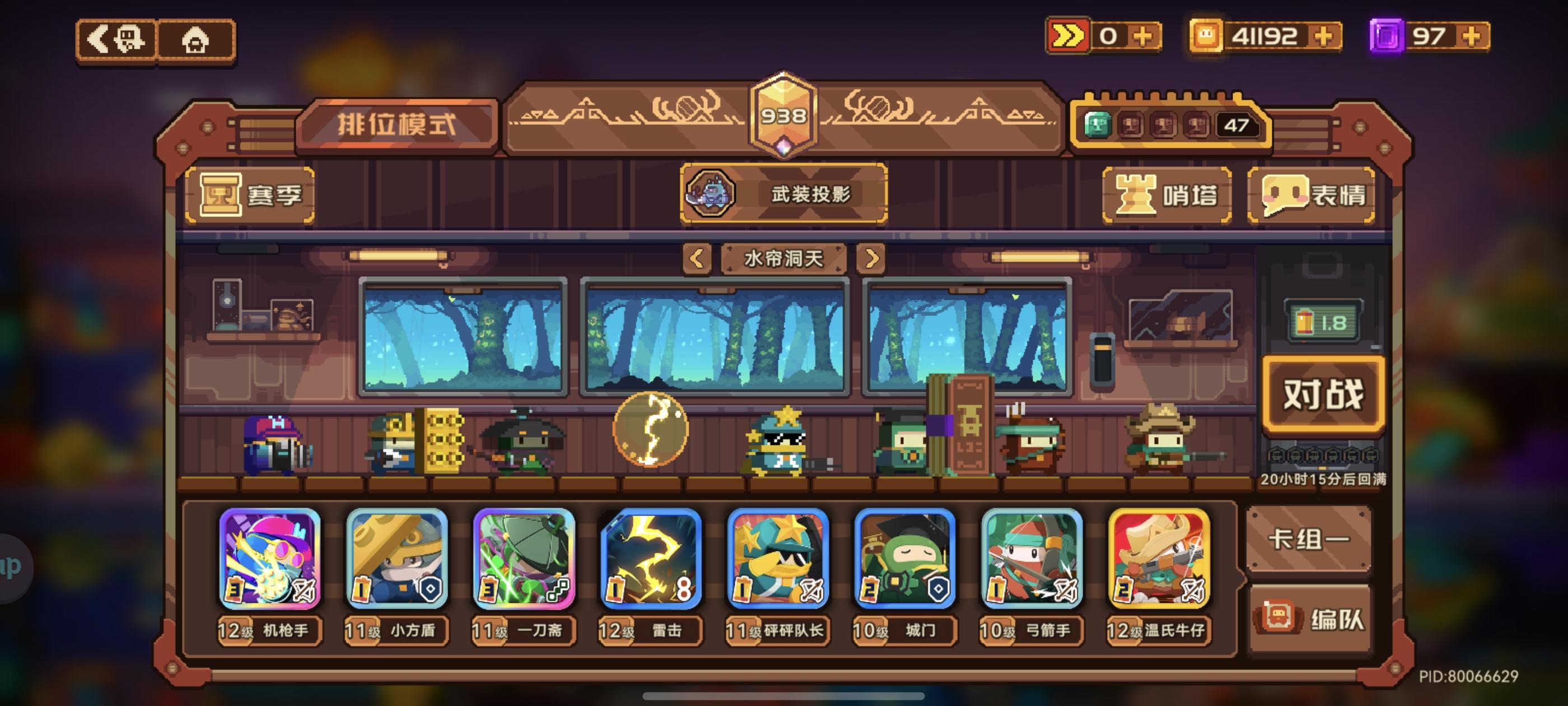Open the 赛季 season panel
This screenshot has height=706, width=1568.
(x=251, y=196)
